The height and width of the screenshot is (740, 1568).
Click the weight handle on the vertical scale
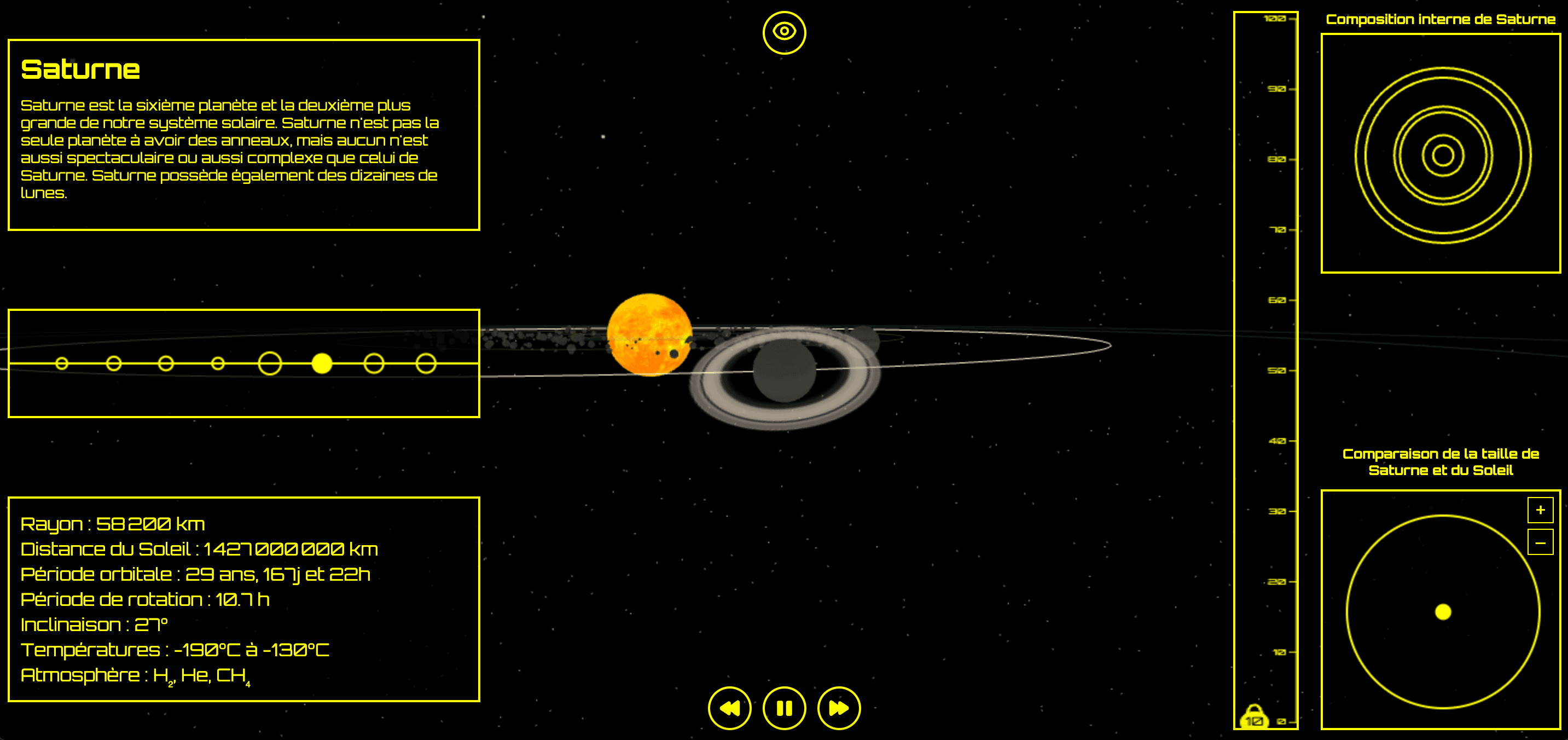tap(1253, 719)
